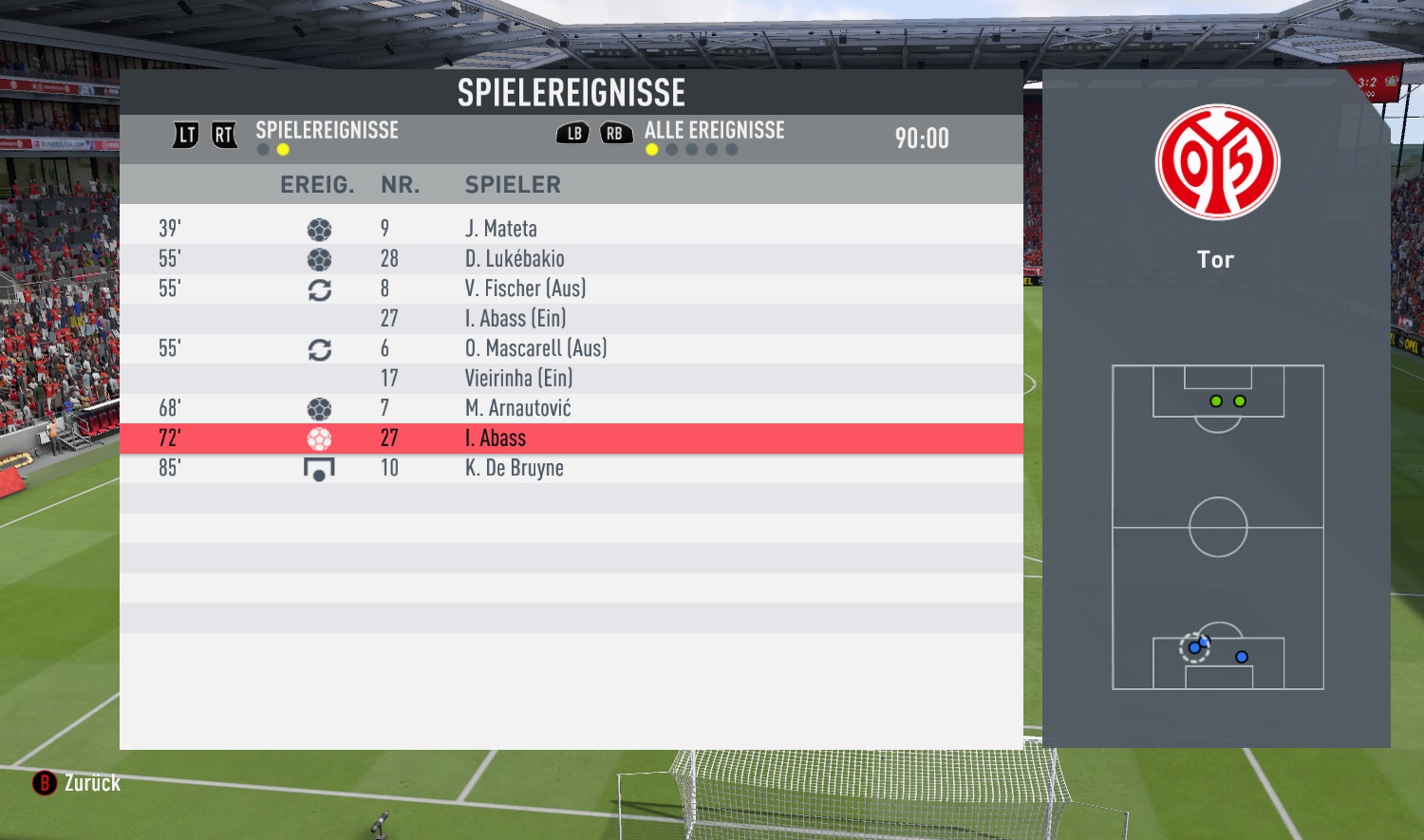Choose K. De Bruyne's 85' event row

[570, 468]
